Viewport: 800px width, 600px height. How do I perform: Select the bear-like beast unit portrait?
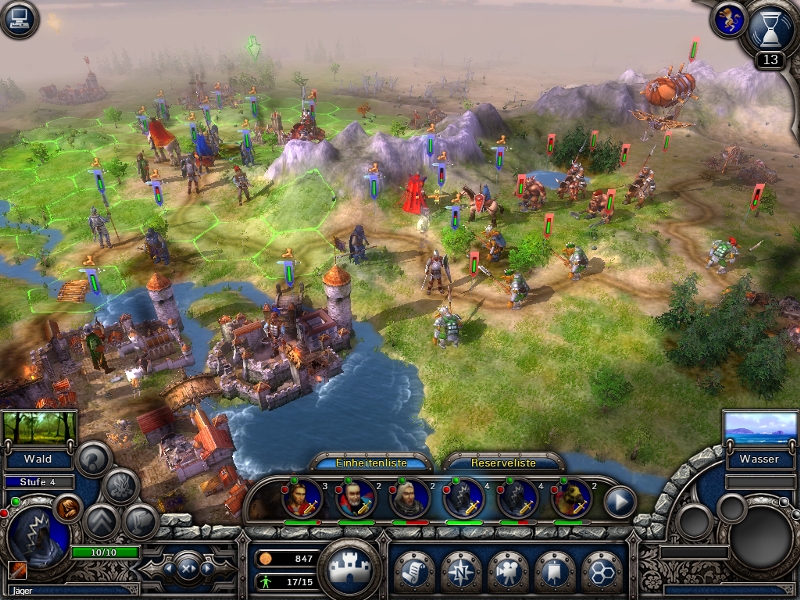(x=570, y=499)
